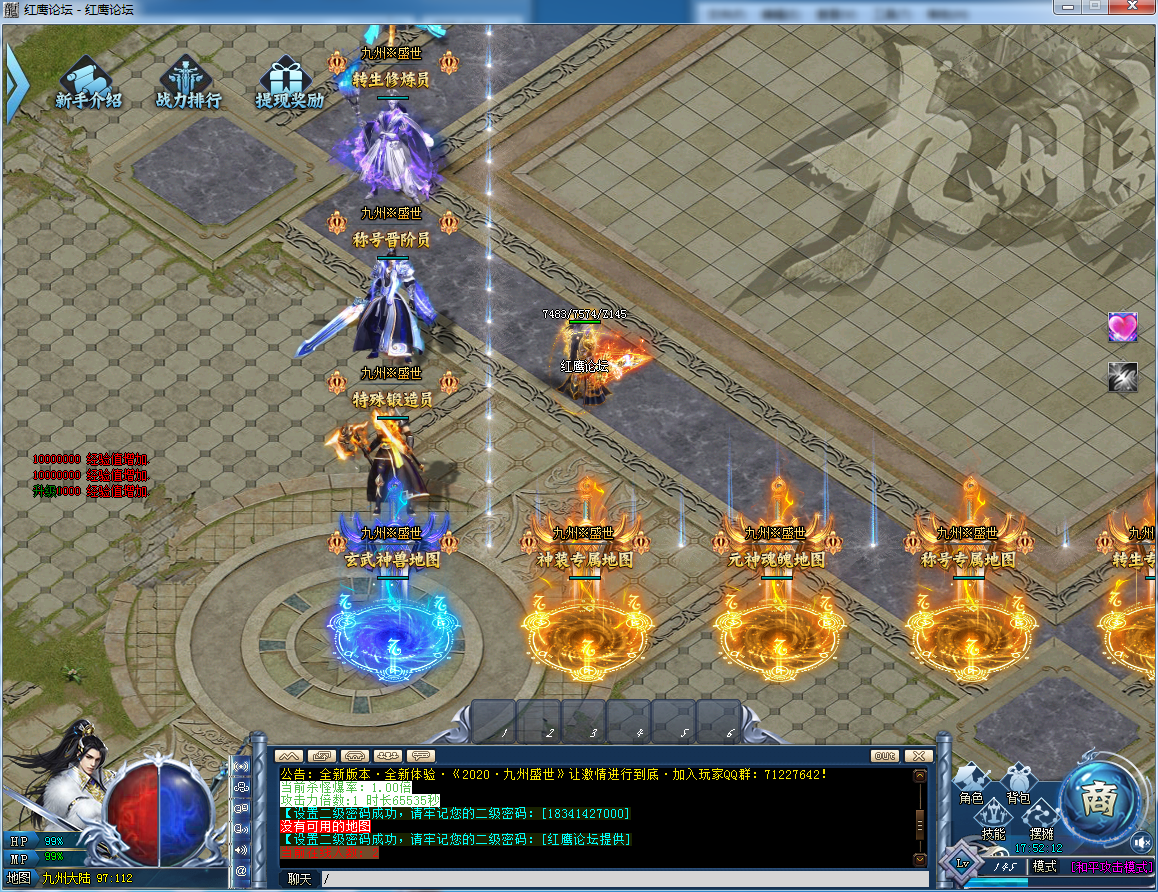Click the chat panel 'out' button

click(884, 756)
